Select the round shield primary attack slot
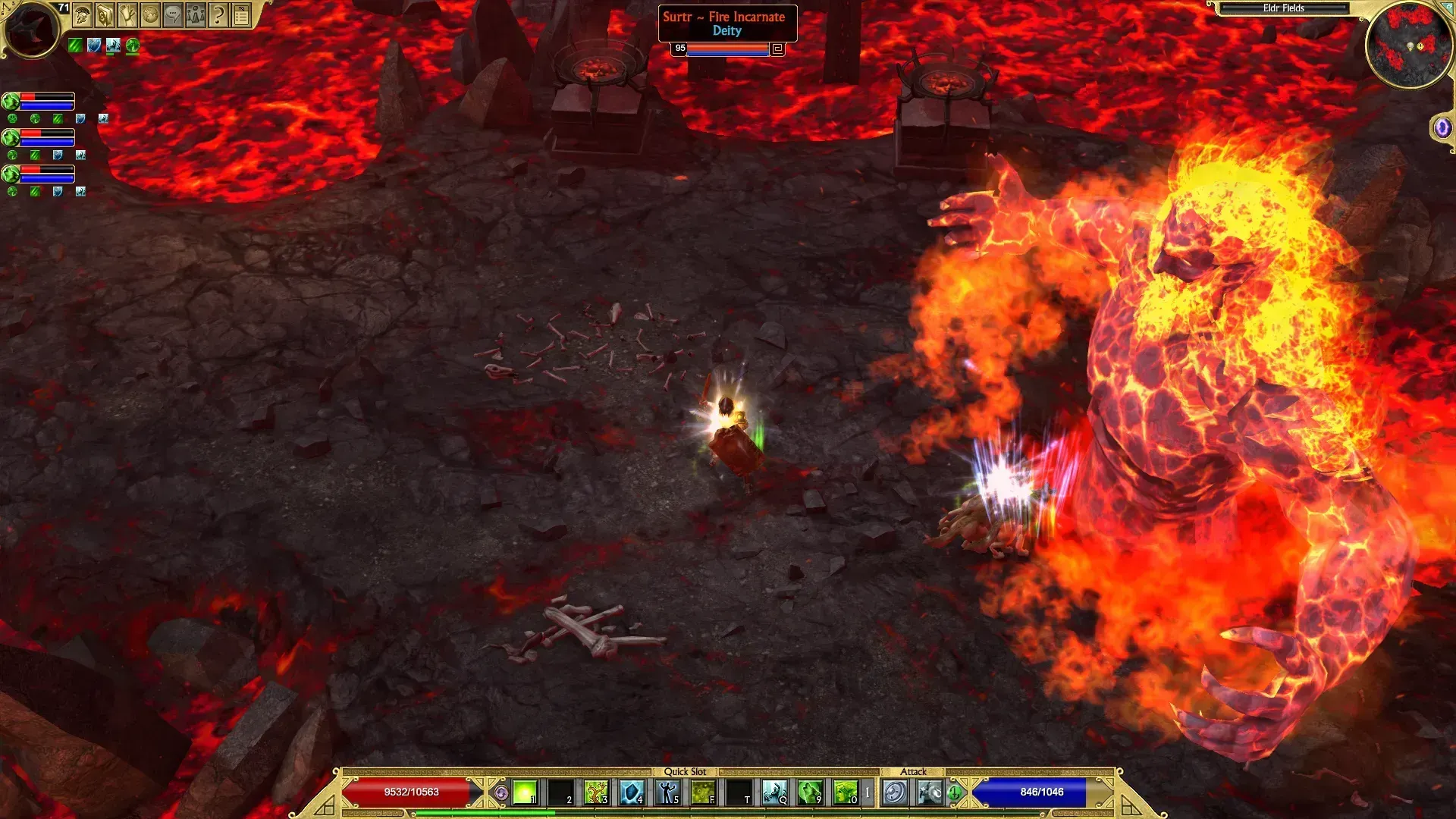The image size is (1456, 819). 895,793
